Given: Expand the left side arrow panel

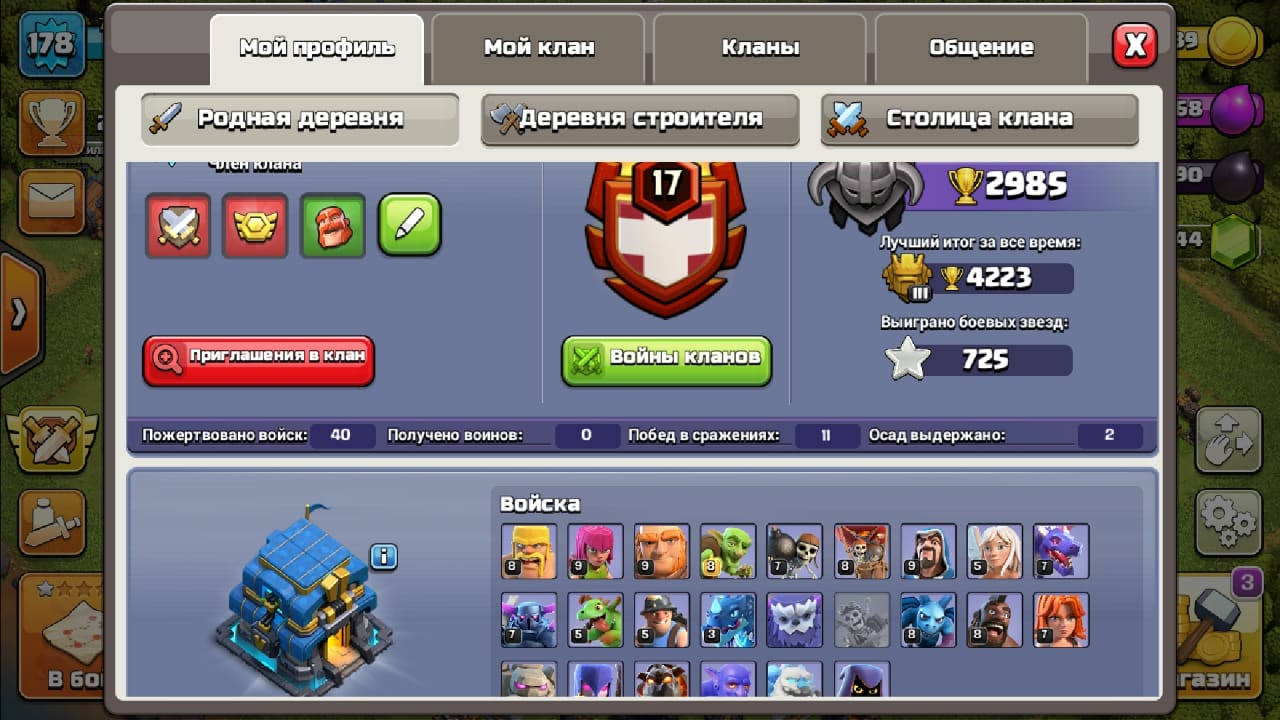Looking at the screenshot, I should (19, 314).
